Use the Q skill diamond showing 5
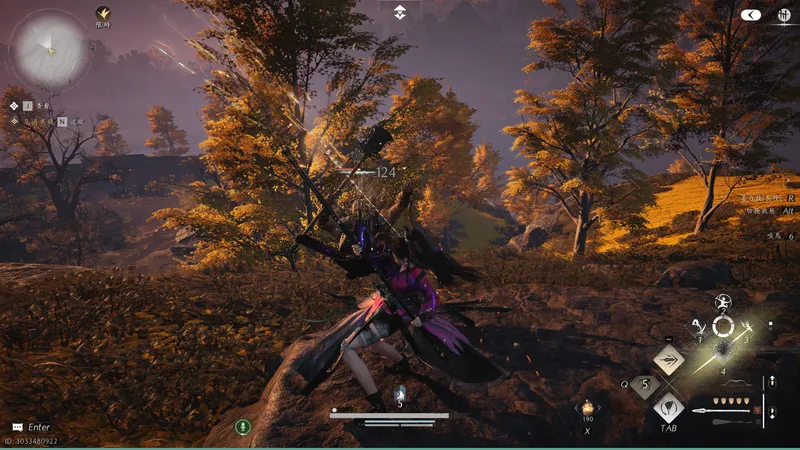This screenshot has width=800, height=450. pos(644,383)
